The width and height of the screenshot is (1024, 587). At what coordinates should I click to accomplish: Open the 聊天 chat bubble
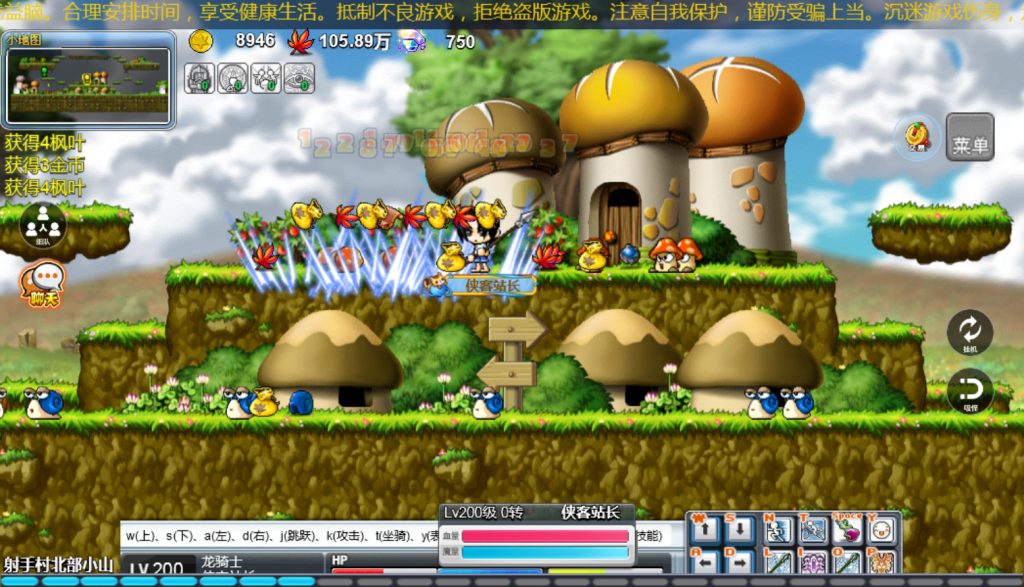(x=43, y=283)
